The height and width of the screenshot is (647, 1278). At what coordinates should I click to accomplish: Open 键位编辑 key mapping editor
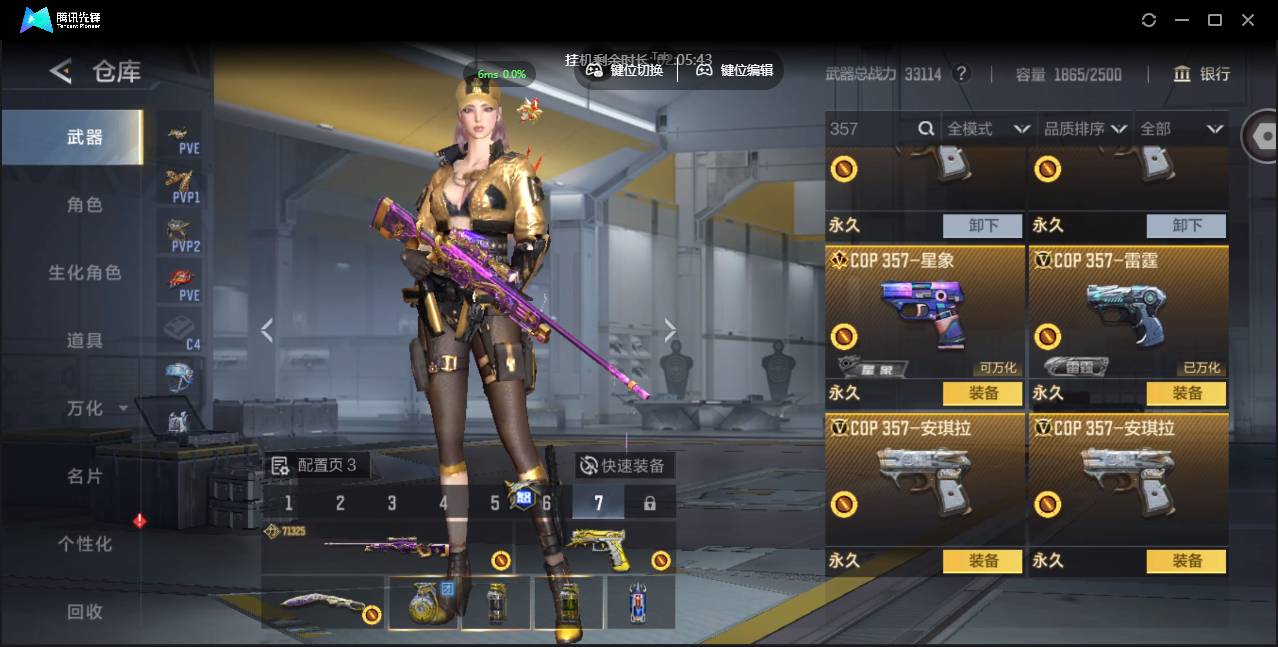pos(735,70)
